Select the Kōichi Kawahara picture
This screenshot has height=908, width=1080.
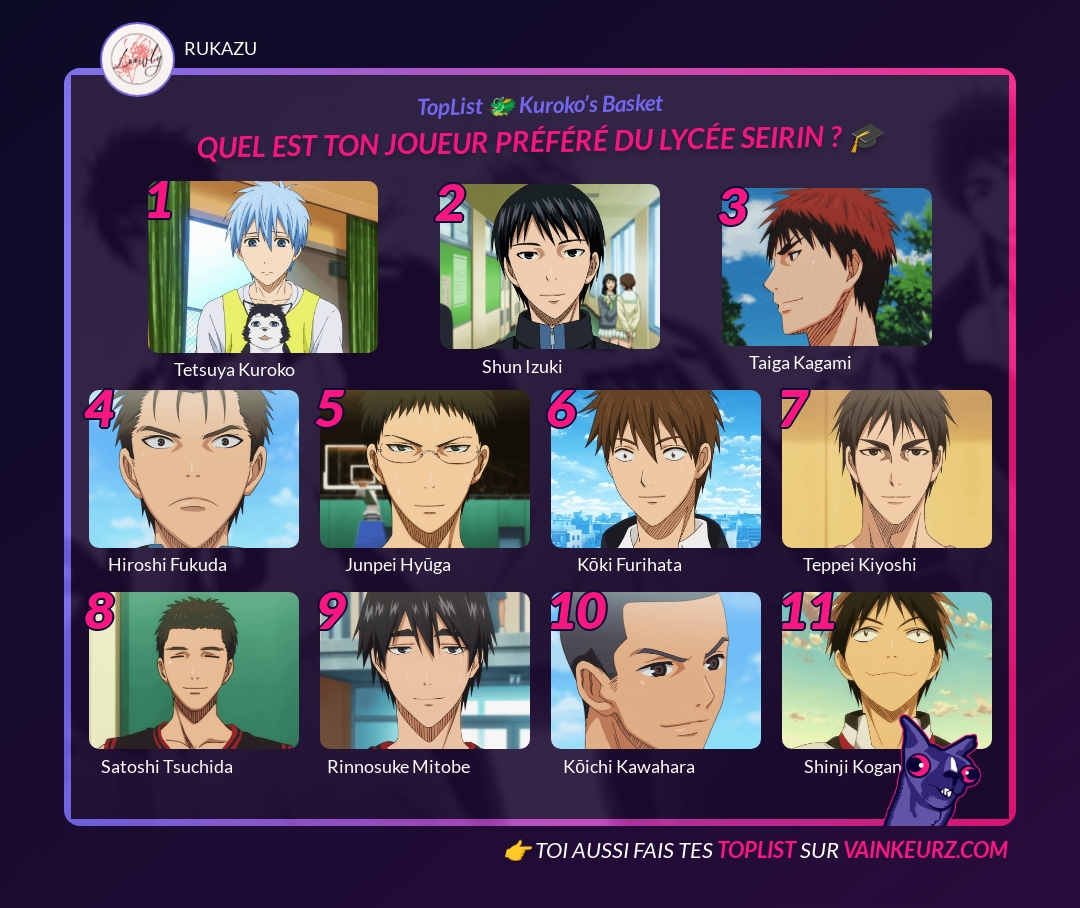(x=656, y=671)
